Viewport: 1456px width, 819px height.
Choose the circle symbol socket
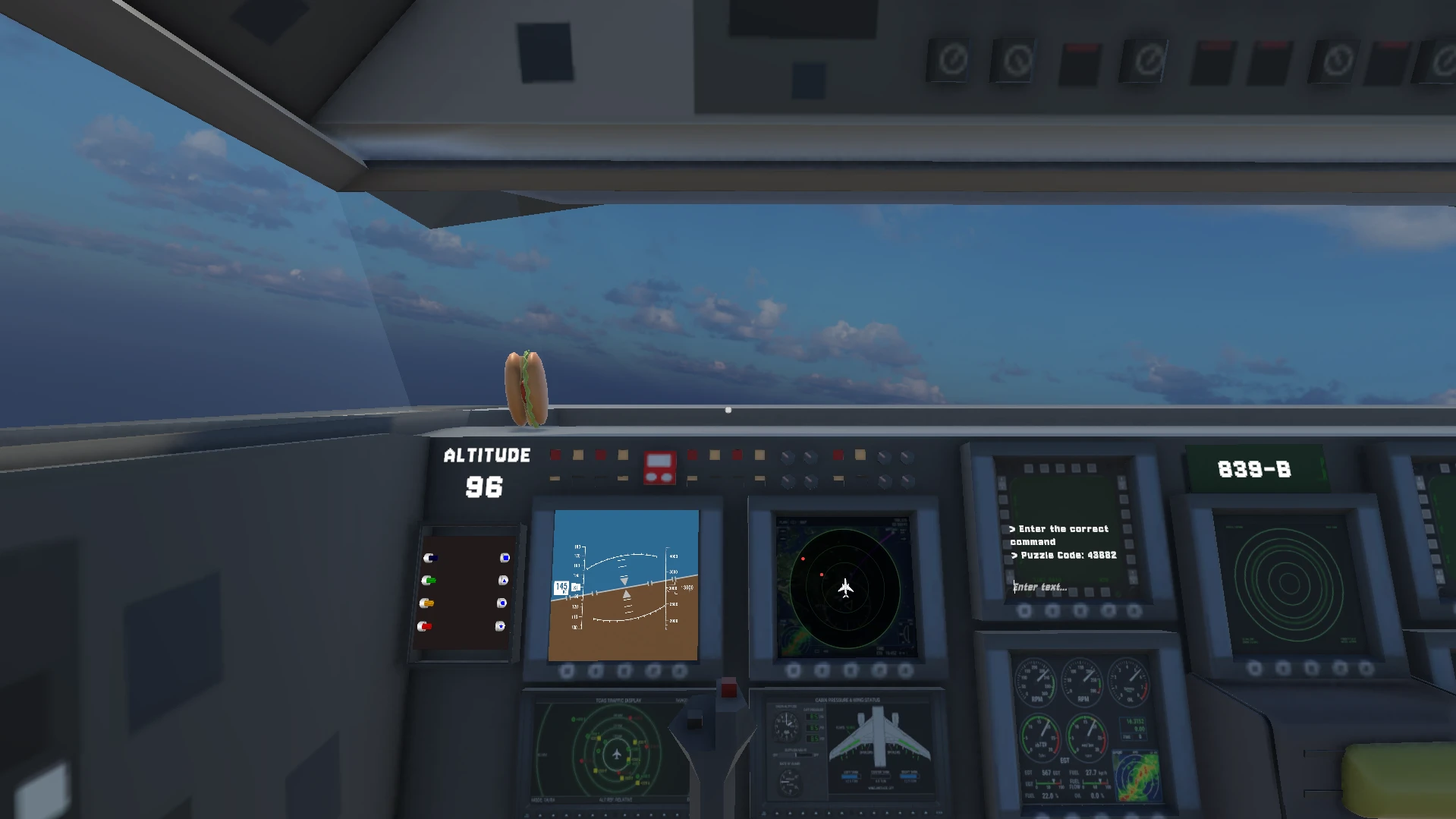tap(502, 603)
